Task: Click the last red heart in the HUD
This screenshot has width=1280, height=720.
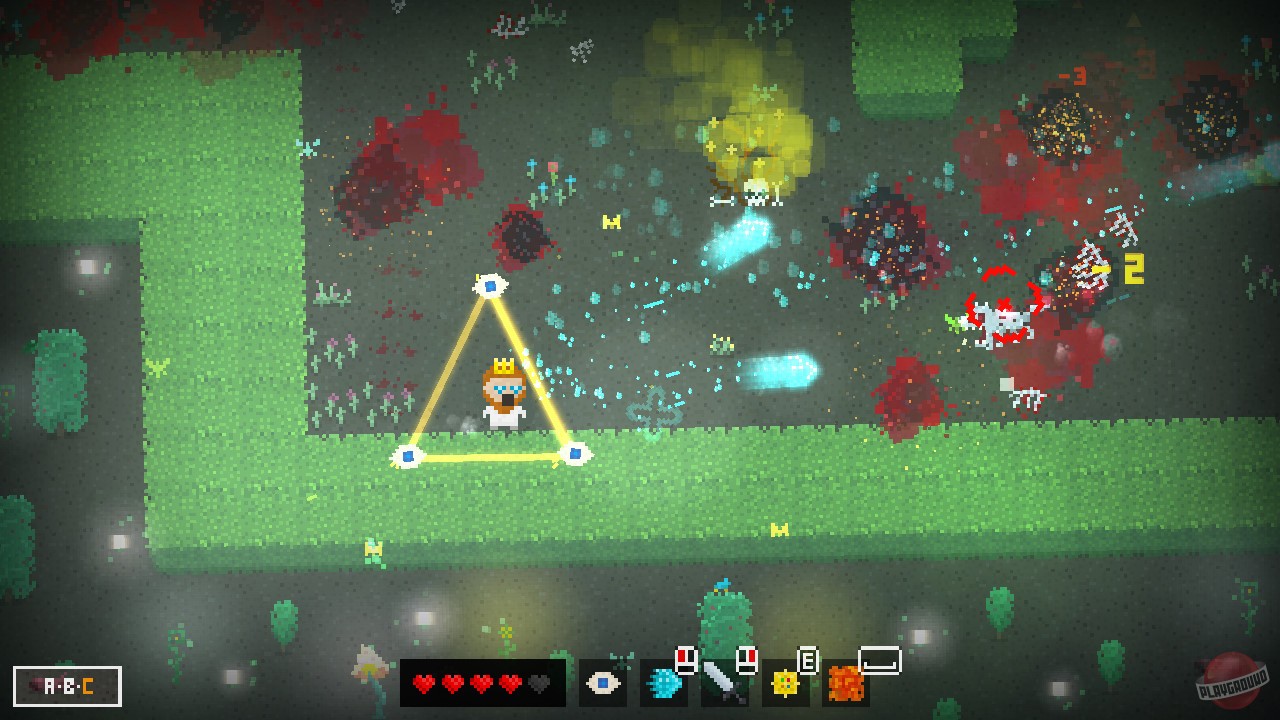Action: (x=510, y=683)
